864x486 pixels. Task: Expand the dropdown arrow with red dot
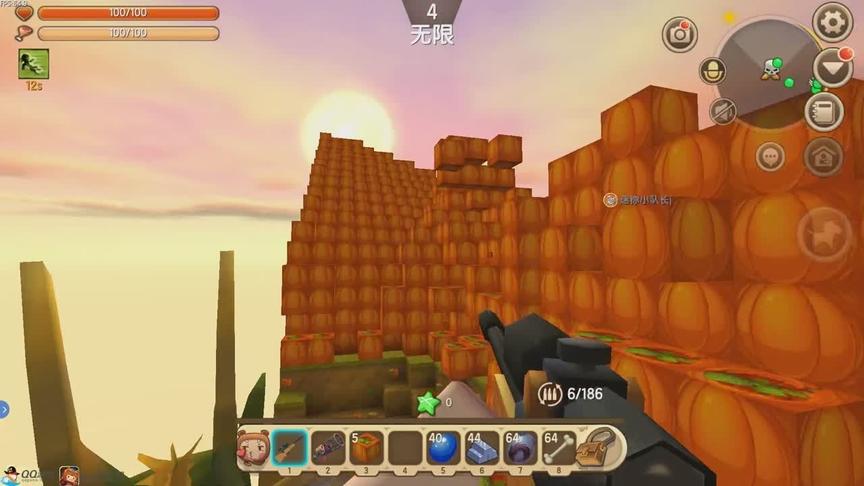click(x=832, y=67)
